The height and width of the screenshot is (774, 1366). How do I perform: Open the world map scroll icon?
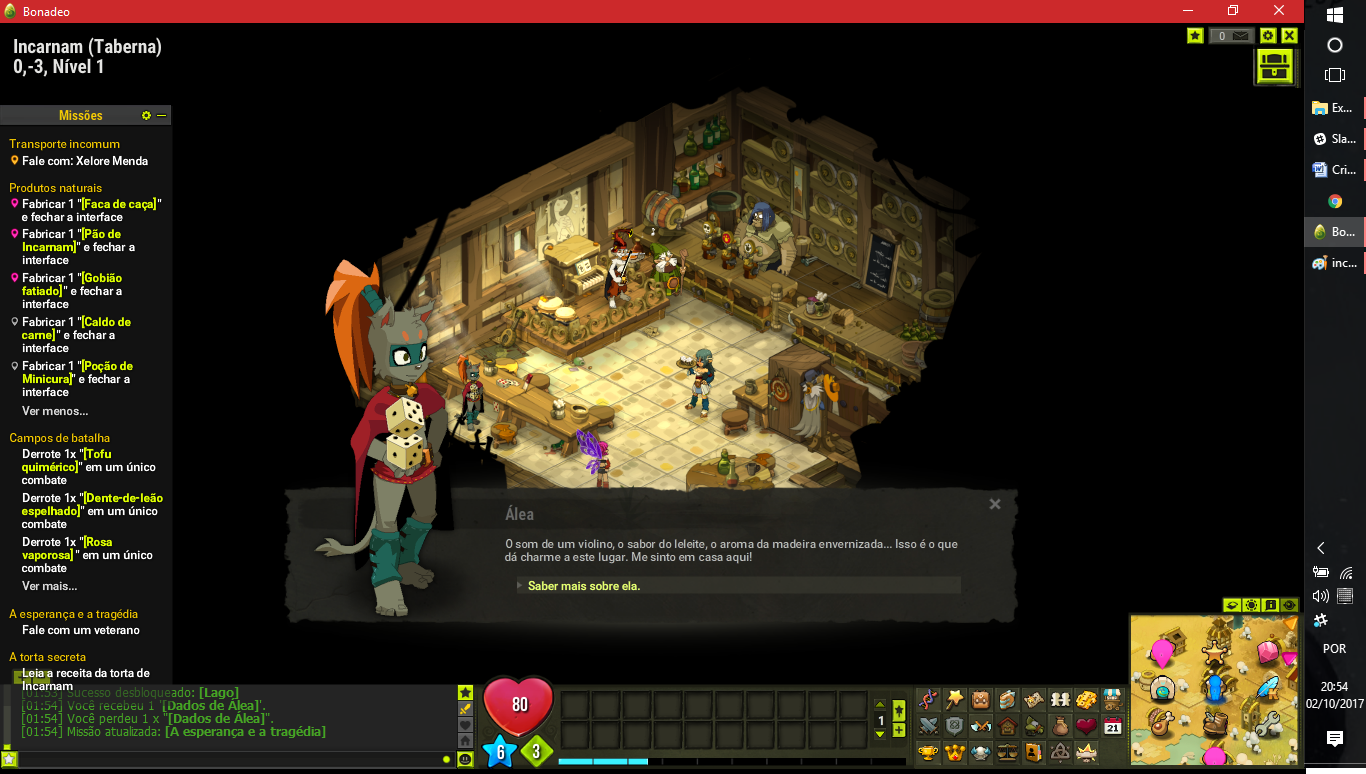pos(1034,698)
